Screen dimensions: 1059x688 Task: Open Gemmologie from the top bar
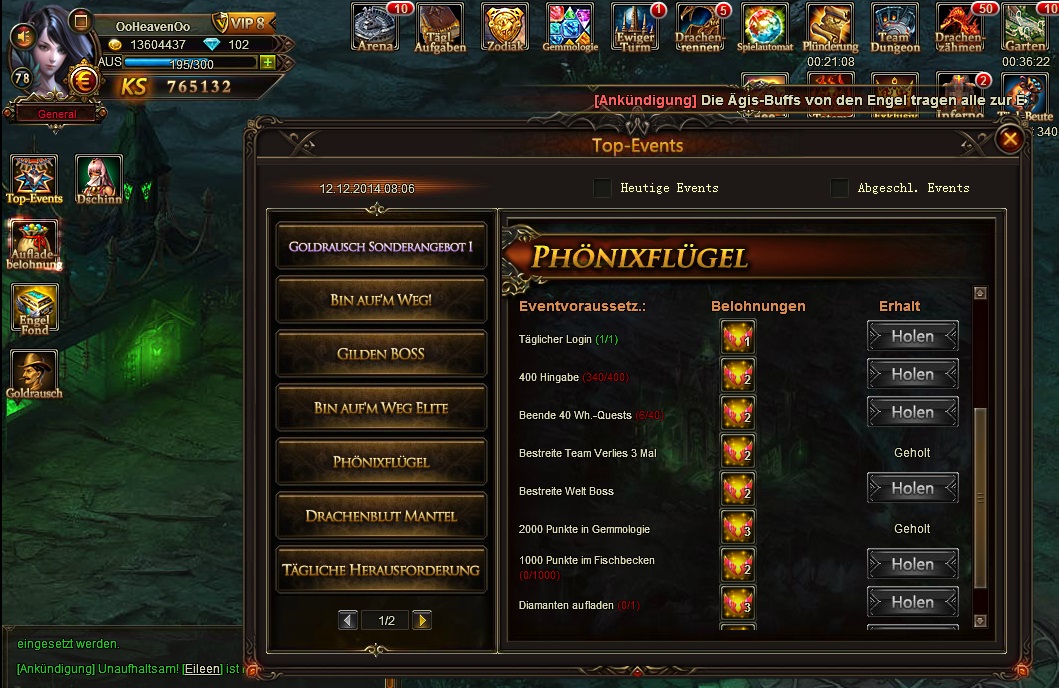[x=569, y=28]
